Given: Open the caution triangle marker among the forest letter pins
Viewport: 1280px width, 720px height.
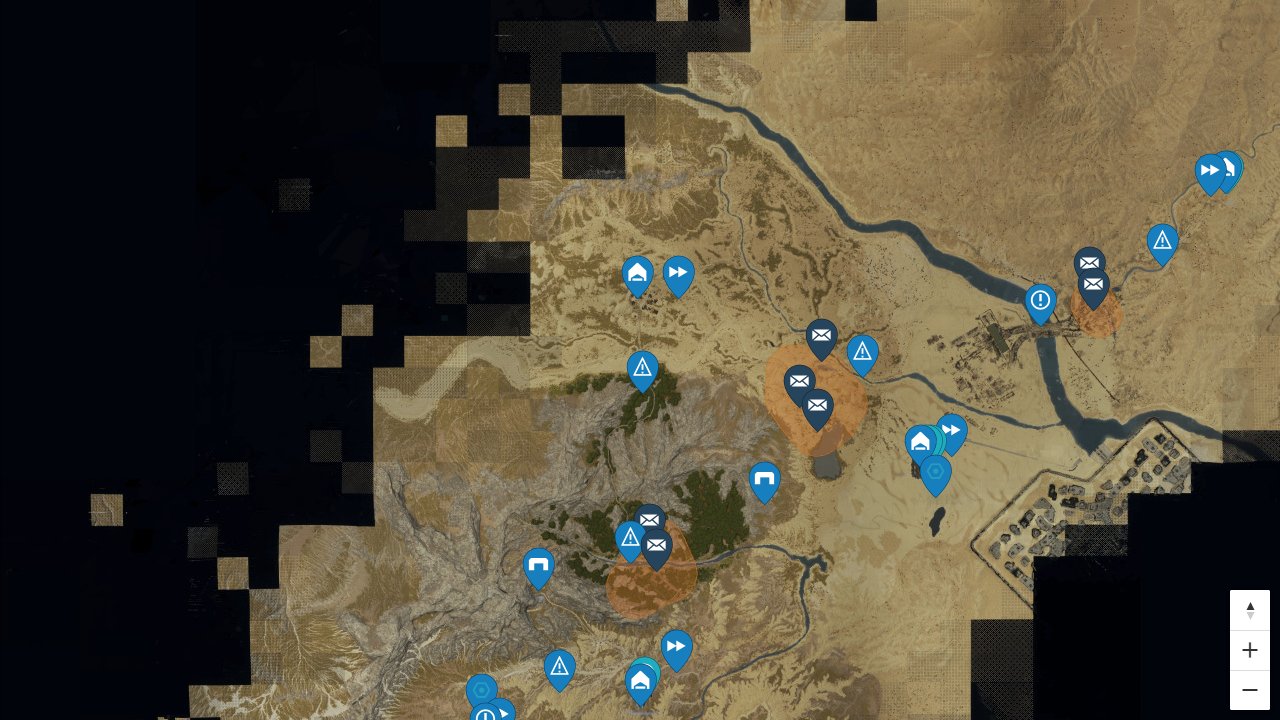Looking at the screenshot, I should [x=629, y=540].
